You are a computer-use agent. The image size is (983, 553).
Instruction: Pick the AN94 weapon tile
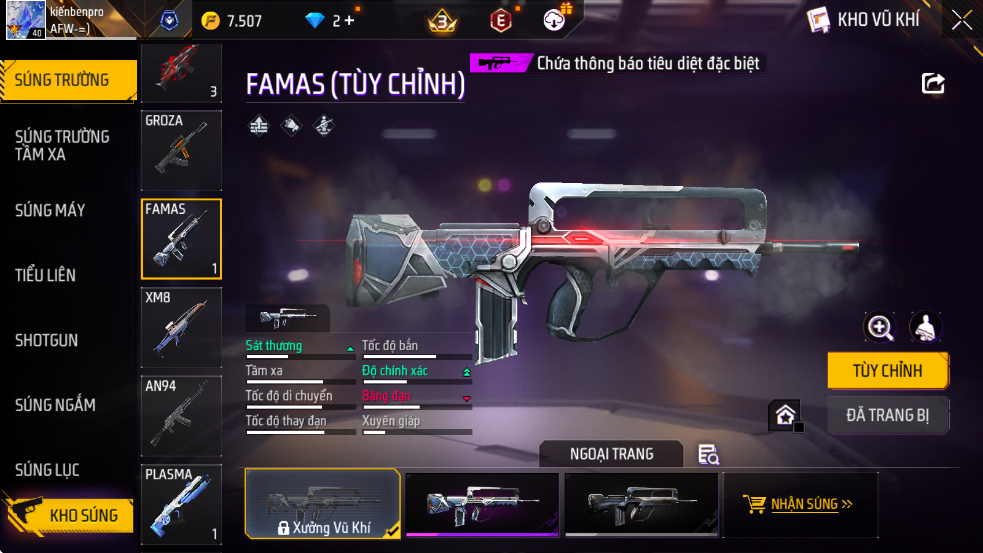coord(181,416)
